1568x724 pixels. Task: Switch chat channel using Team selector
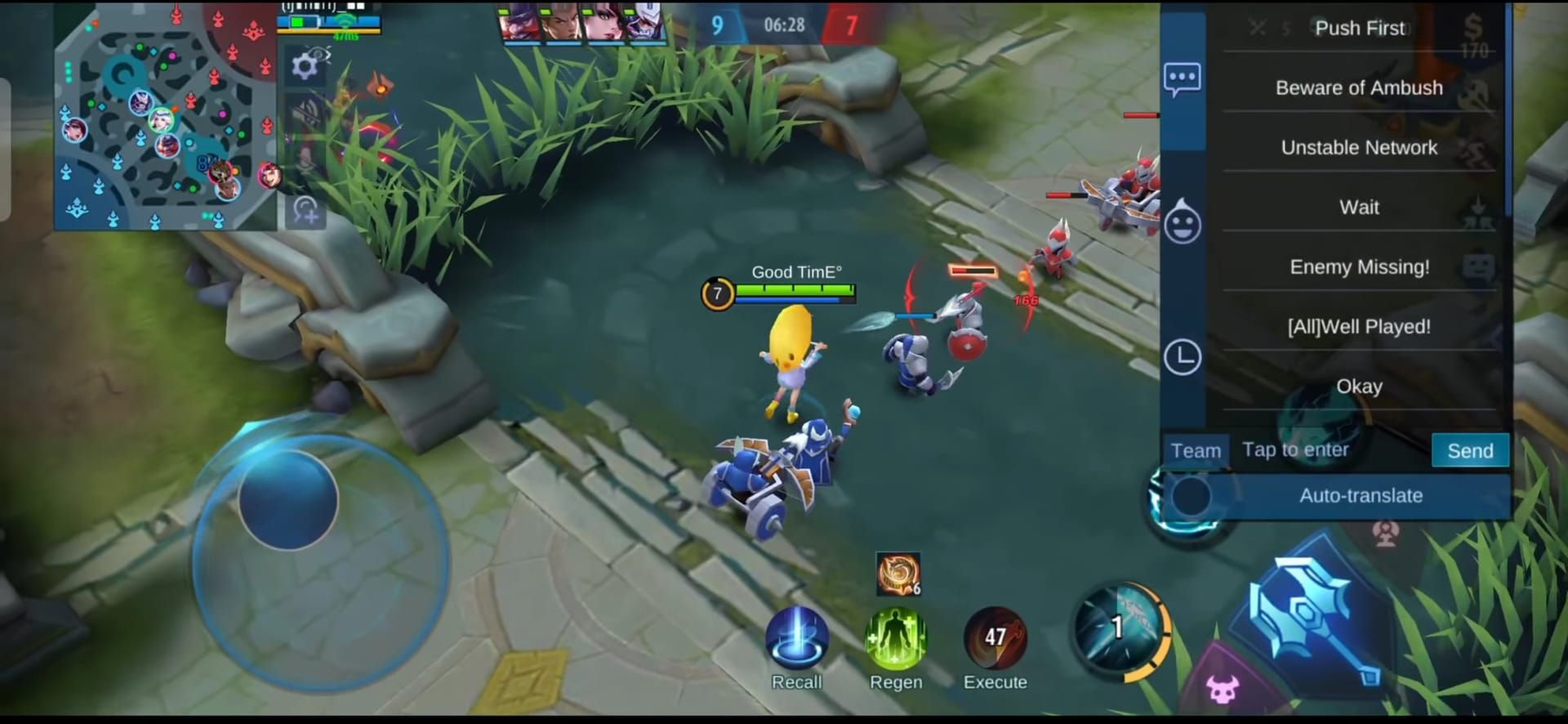[1195, 449]
